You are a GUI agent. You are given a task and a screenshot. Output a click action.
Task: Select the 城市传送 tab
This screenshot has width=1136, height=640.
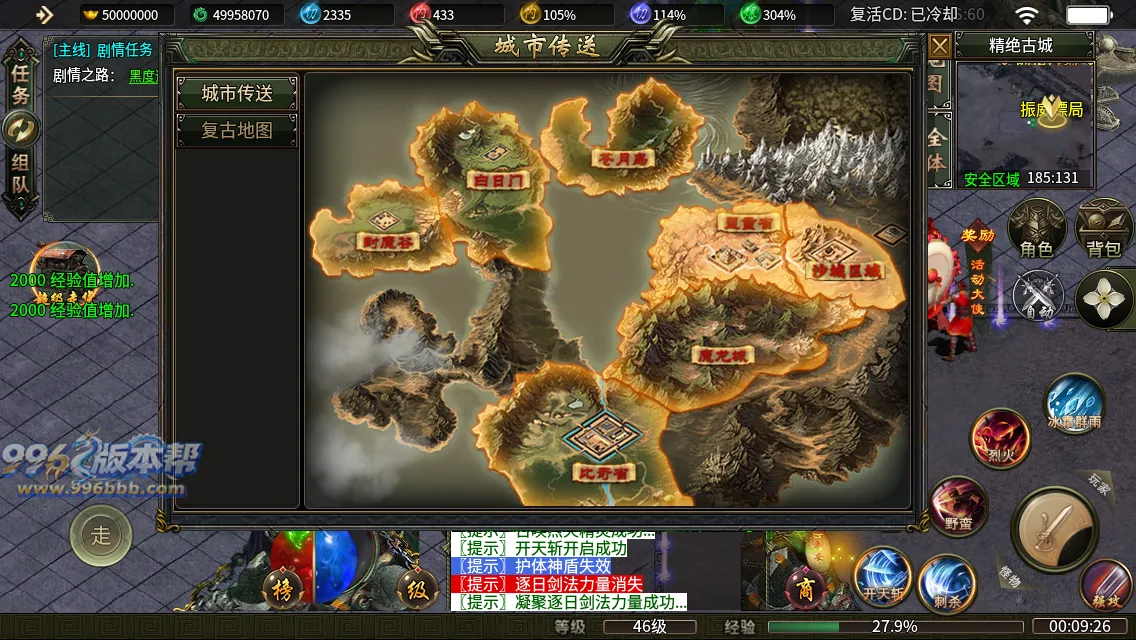[237, 93]
